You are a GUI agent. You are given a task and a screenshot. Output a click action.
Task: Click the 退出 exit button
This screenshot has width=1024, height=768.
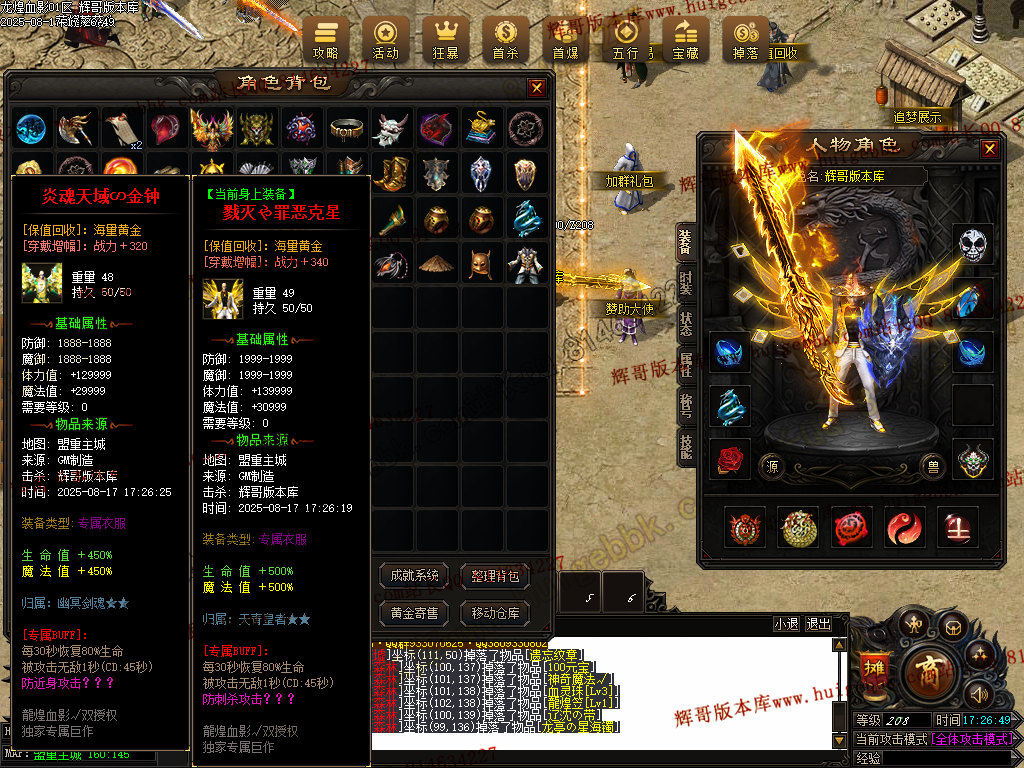[x=818, y=624]
